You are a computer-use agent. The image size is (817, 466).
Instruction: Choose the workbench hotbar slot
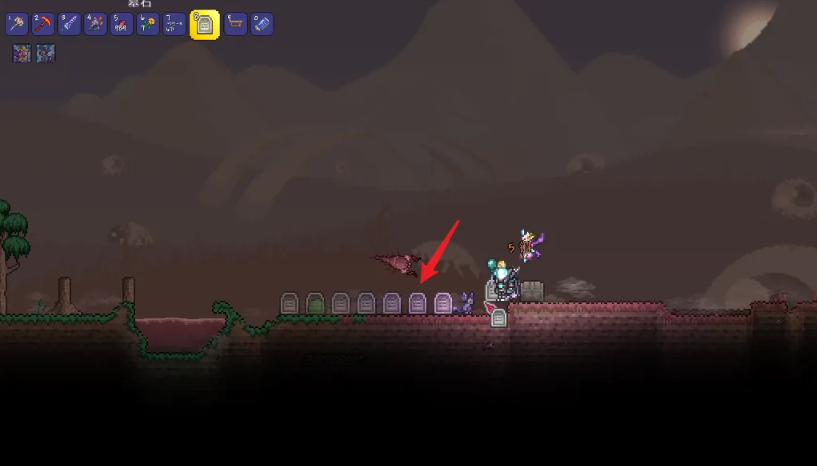235,25
